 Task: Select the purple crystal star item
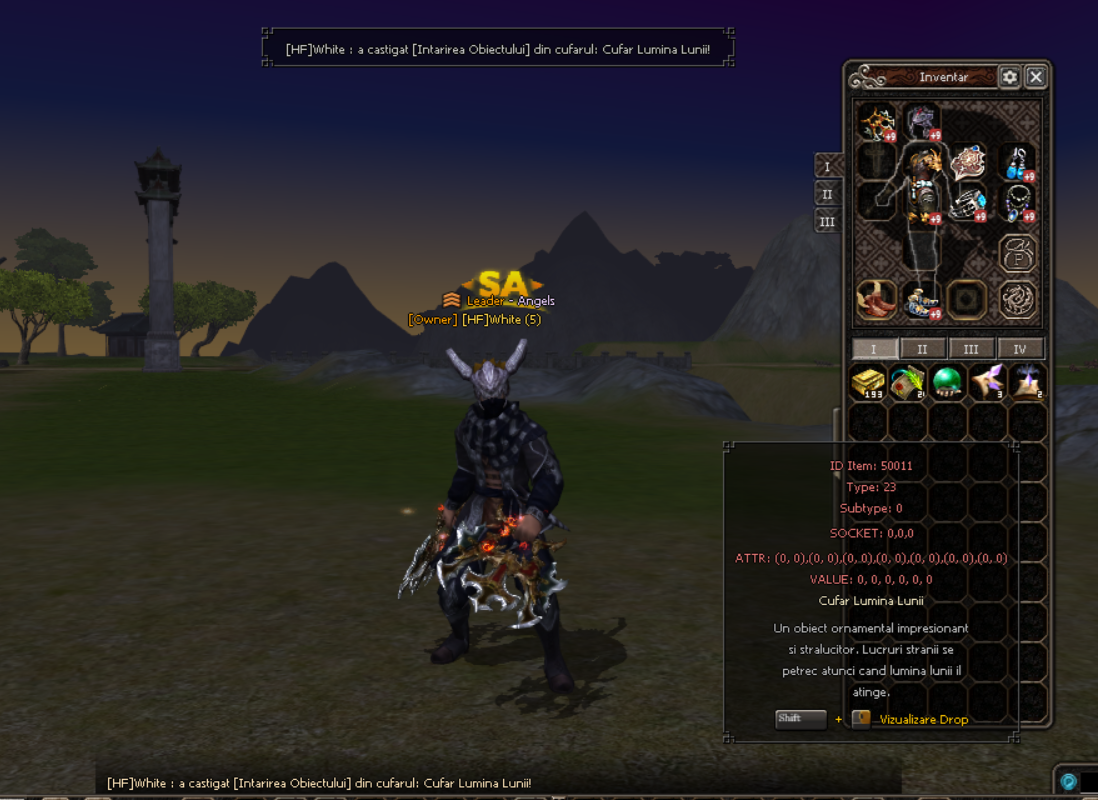point(986,383)
